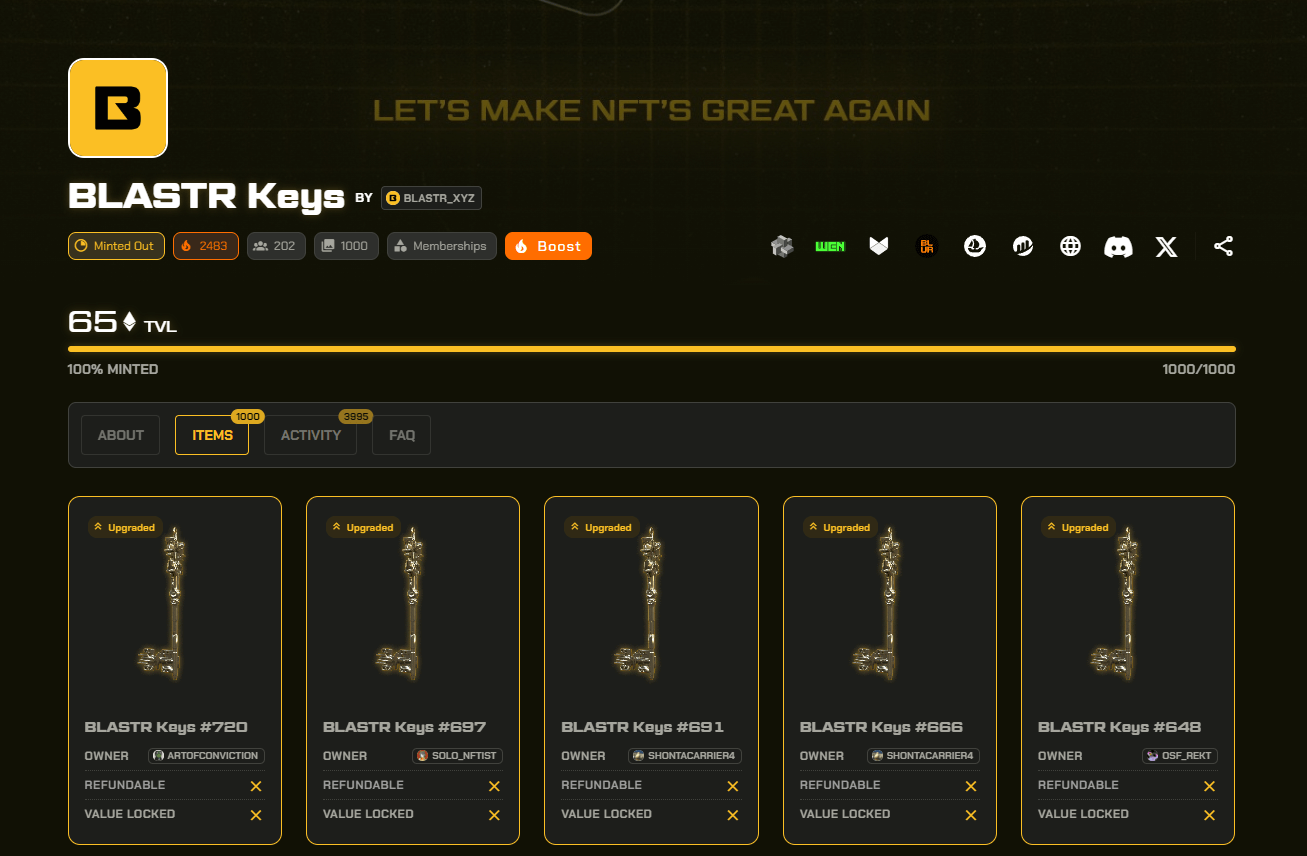1307x856 pixels.
Task: Click the Value Locked X toggle on BLASTR Keys #648
Action: [1209, 815]
